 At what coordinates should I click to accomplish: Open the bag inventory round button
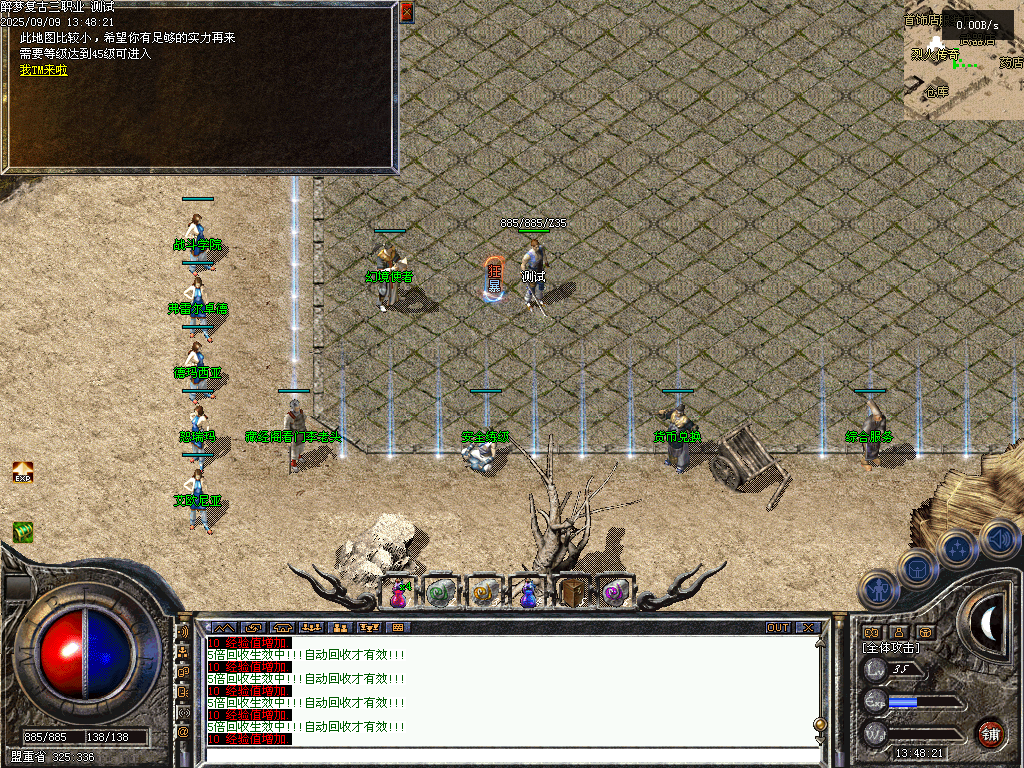click(x=918, y=570)
